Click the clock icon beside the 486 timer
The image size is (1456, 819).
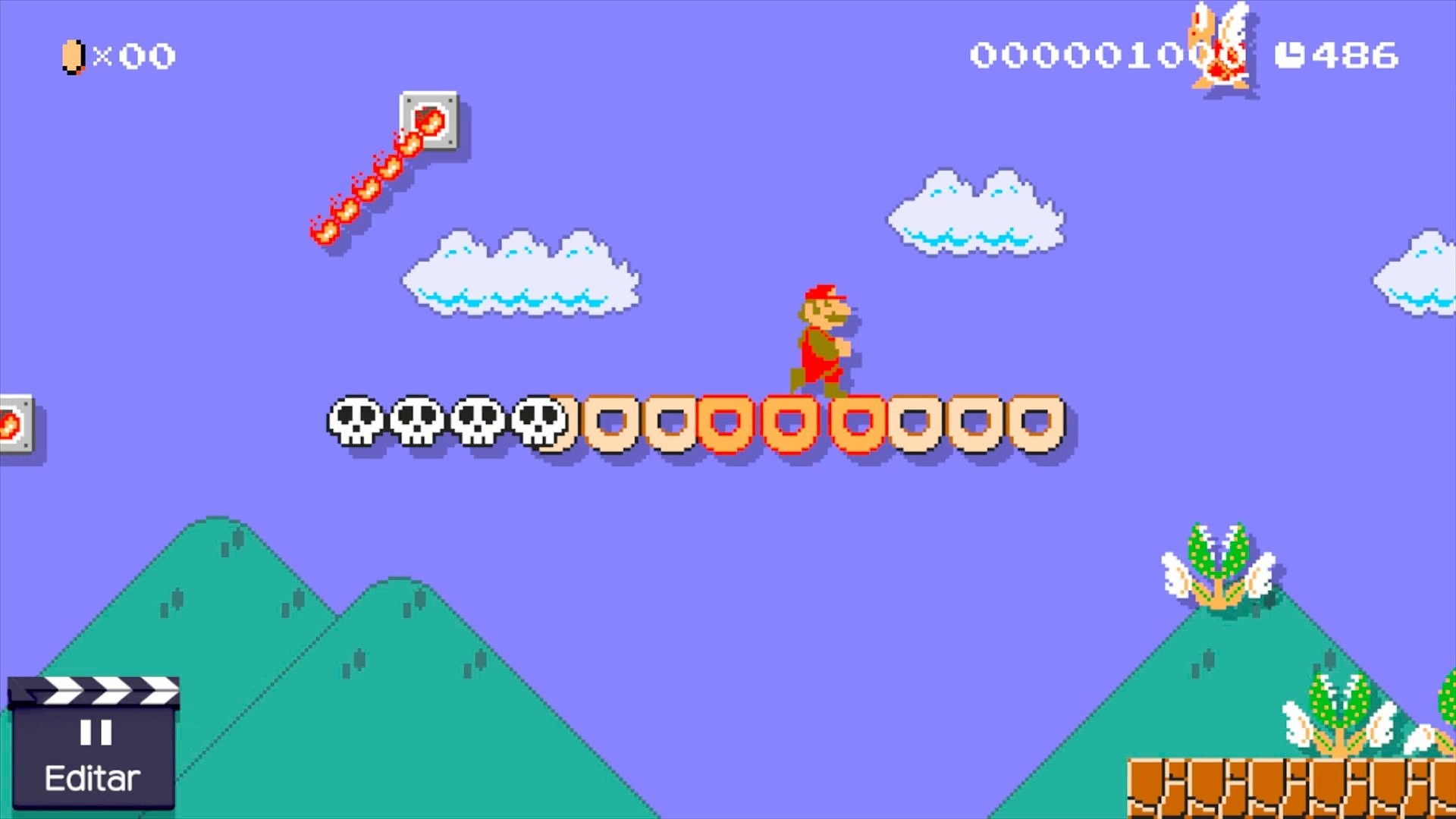coord(1289,53)
